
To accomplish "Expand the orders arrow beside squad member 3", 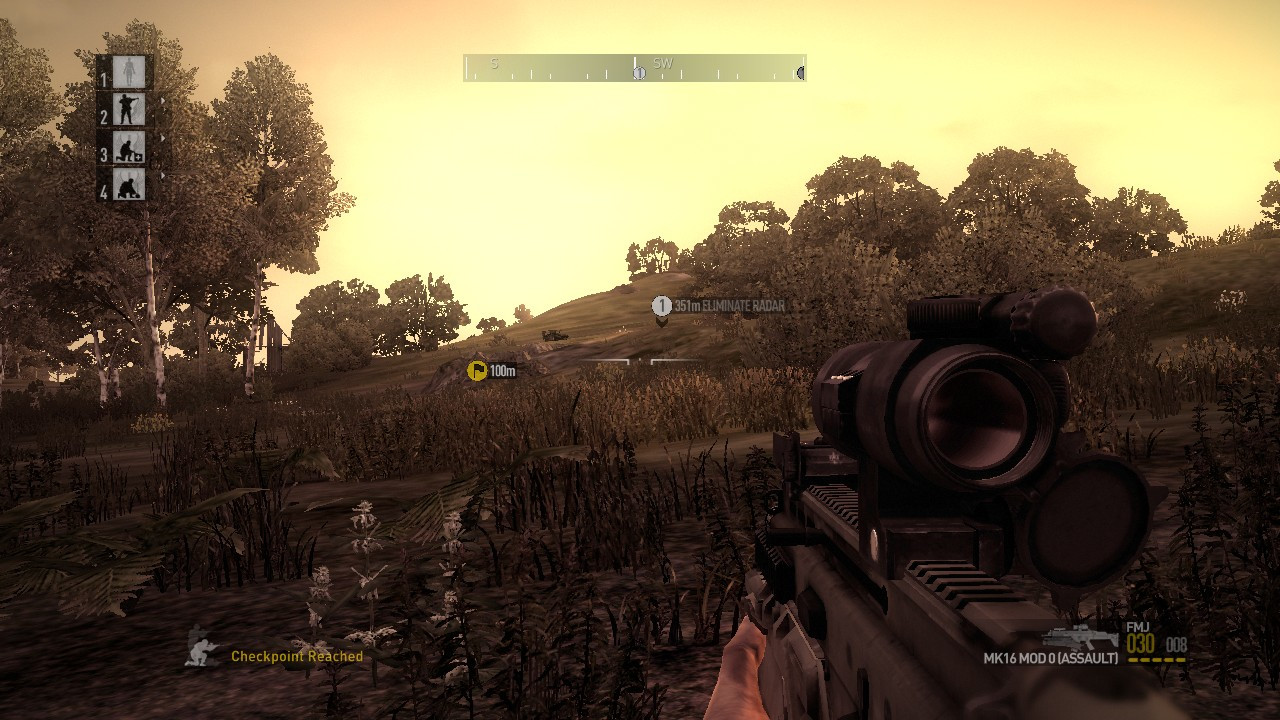I will coord(163,137).
